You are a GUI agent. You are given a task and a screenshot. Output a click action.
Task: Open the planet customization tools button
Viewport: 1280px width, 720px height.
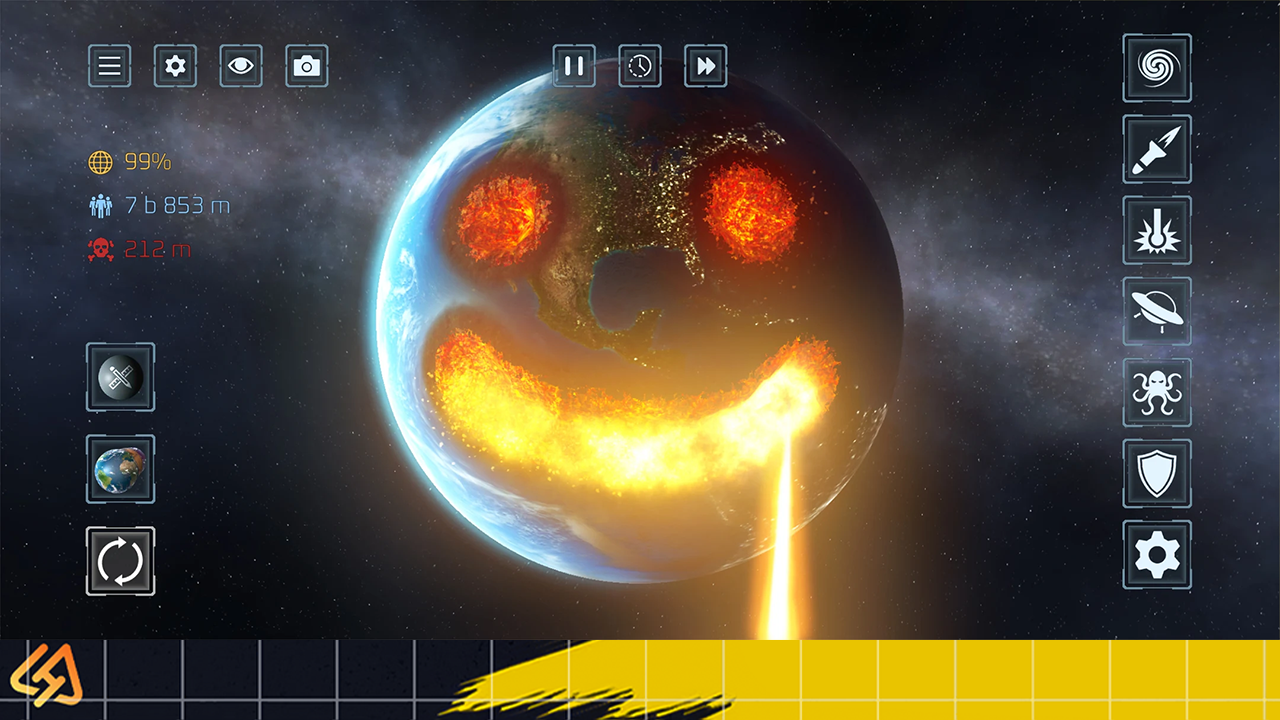pyautogui.click(x=121, y=377)
